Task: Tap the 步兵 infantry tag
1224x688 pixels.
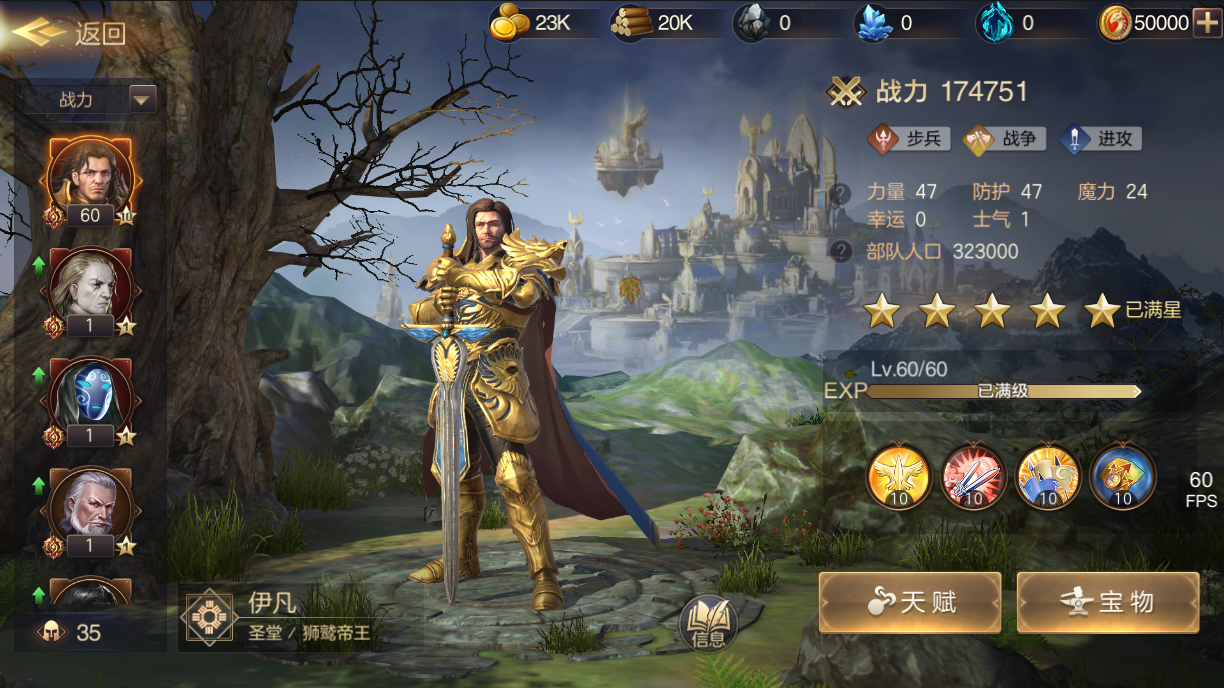Action: tap(909, 139)
